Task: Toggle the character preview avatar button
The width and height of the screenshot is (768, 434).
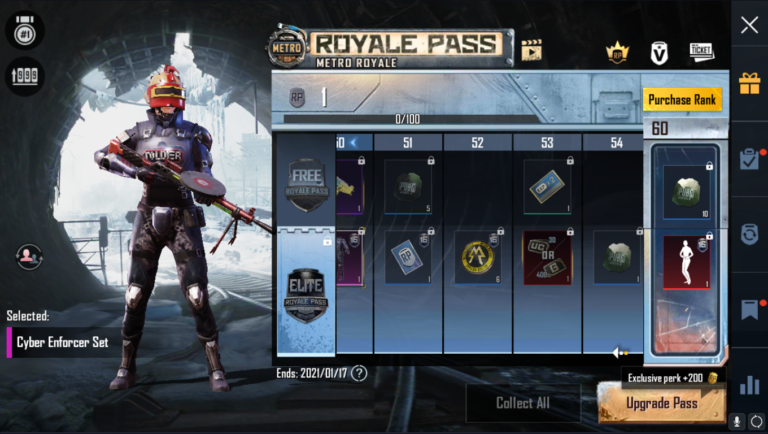Action: [29, 257]
